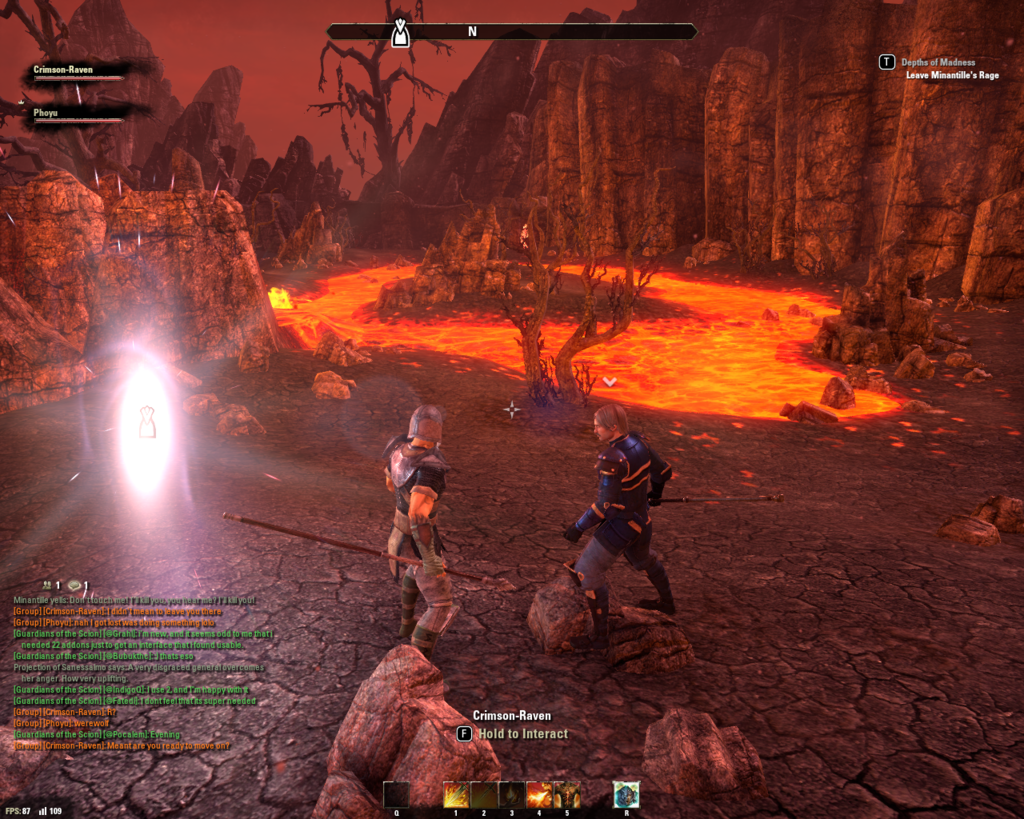The width and height of the screenshot is (1024, 819).
Task: Trigger the armored-torso ability in slot 5
Action: (567, 795)
